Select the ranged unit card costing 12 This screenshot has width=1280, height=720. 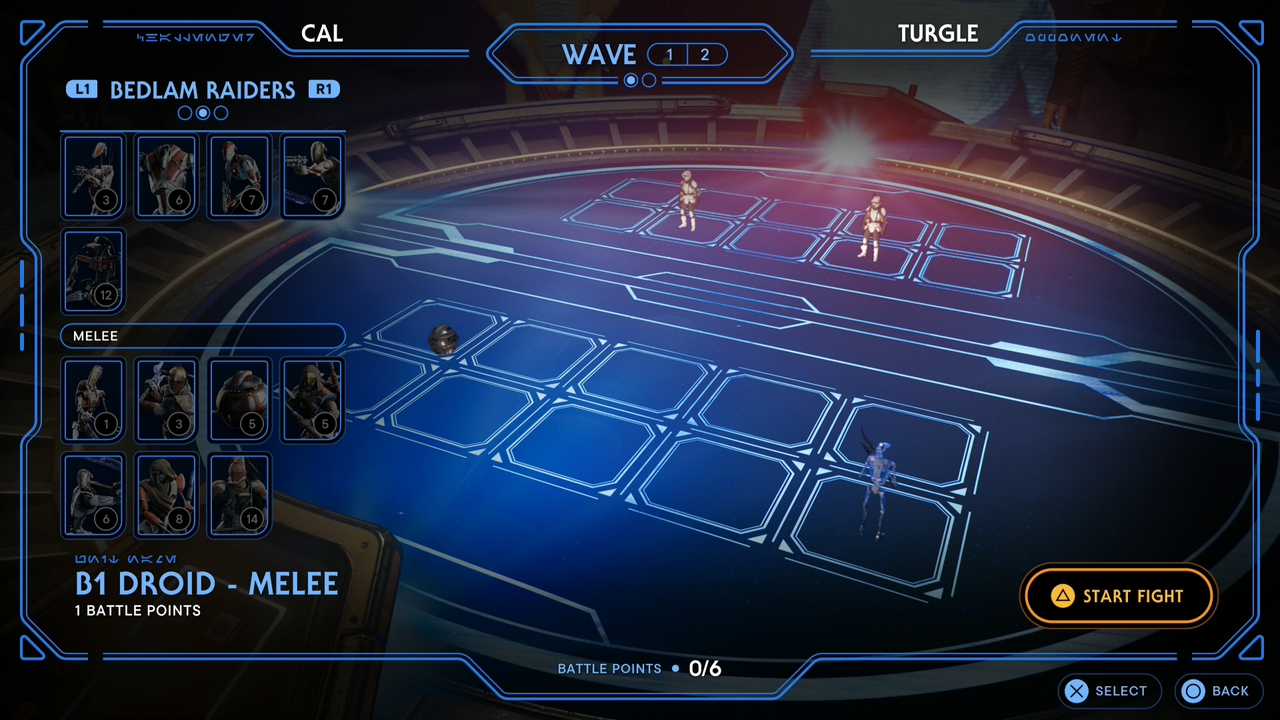93,270
